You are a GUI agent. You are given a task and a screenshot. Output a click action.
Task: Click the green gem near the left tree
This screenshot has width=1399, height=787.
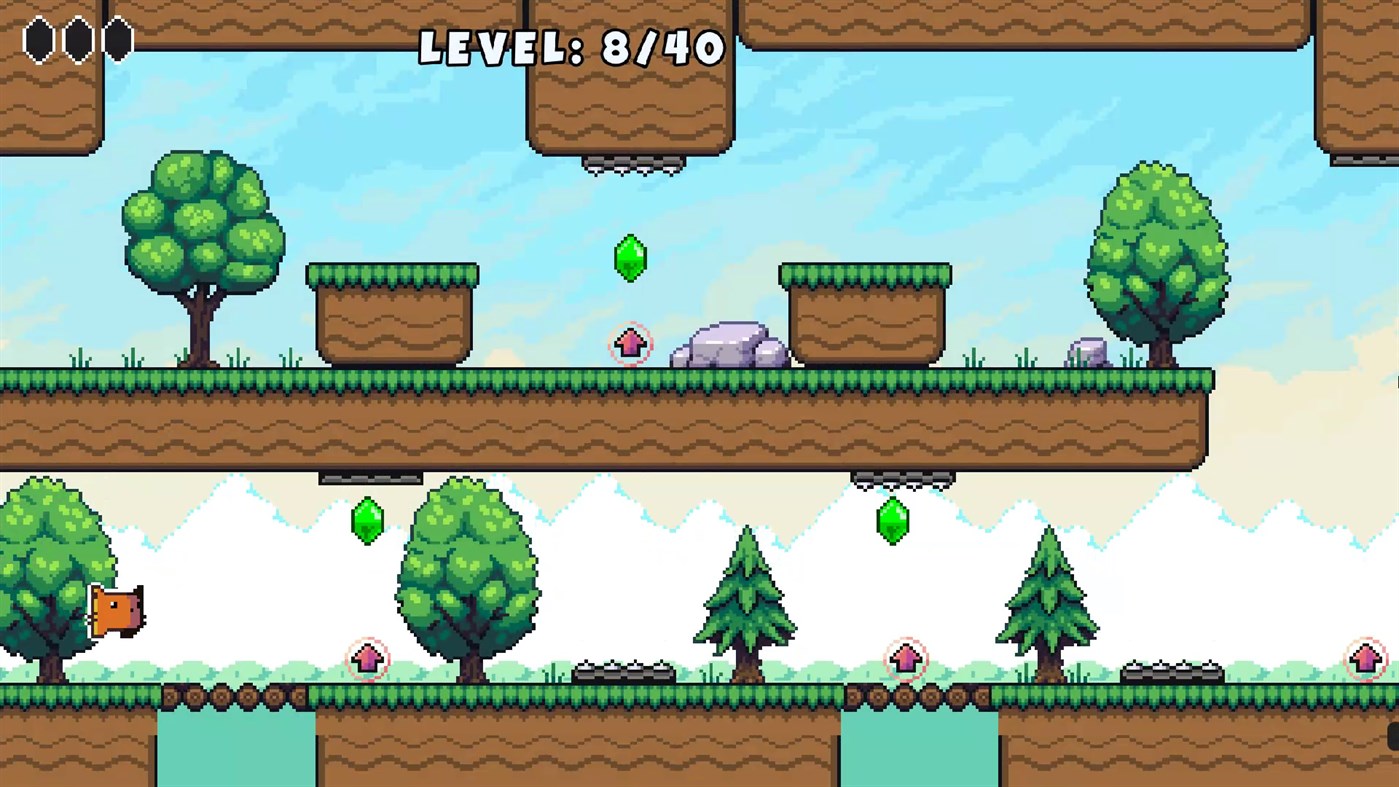pos(367,520)
